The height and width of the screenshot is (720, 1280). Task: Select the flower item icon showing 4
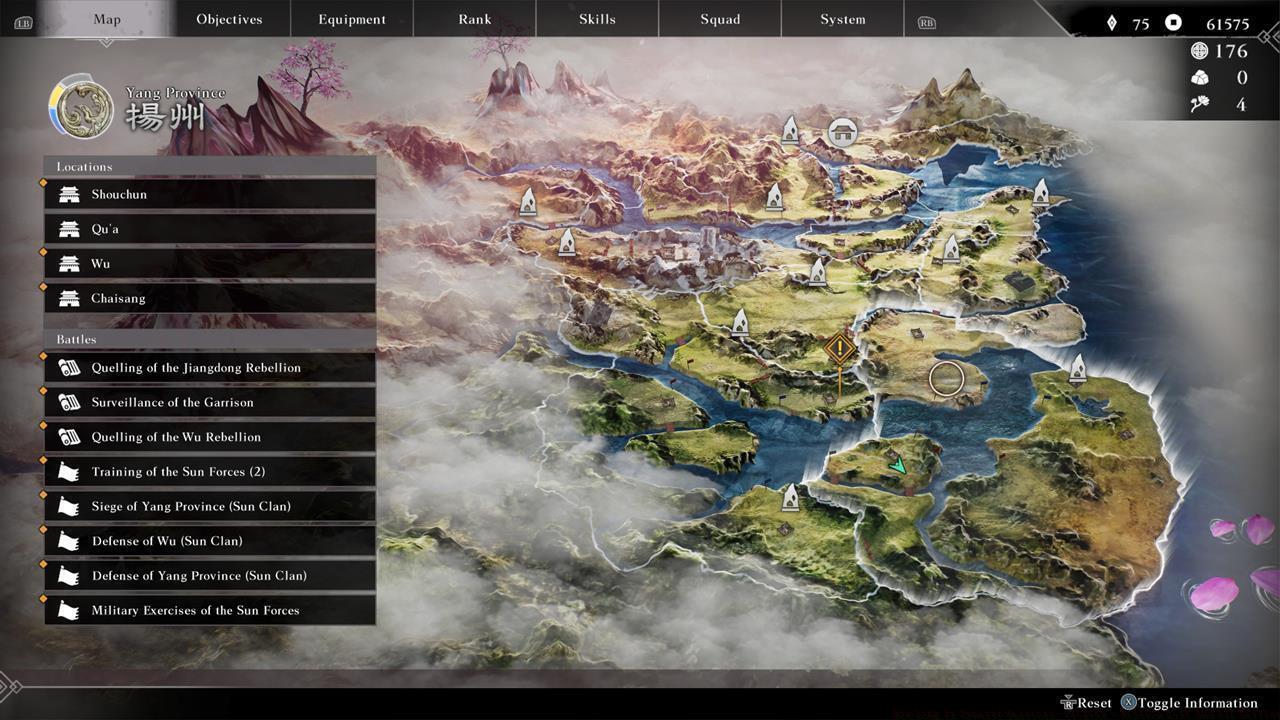(x=1199, y=103)
